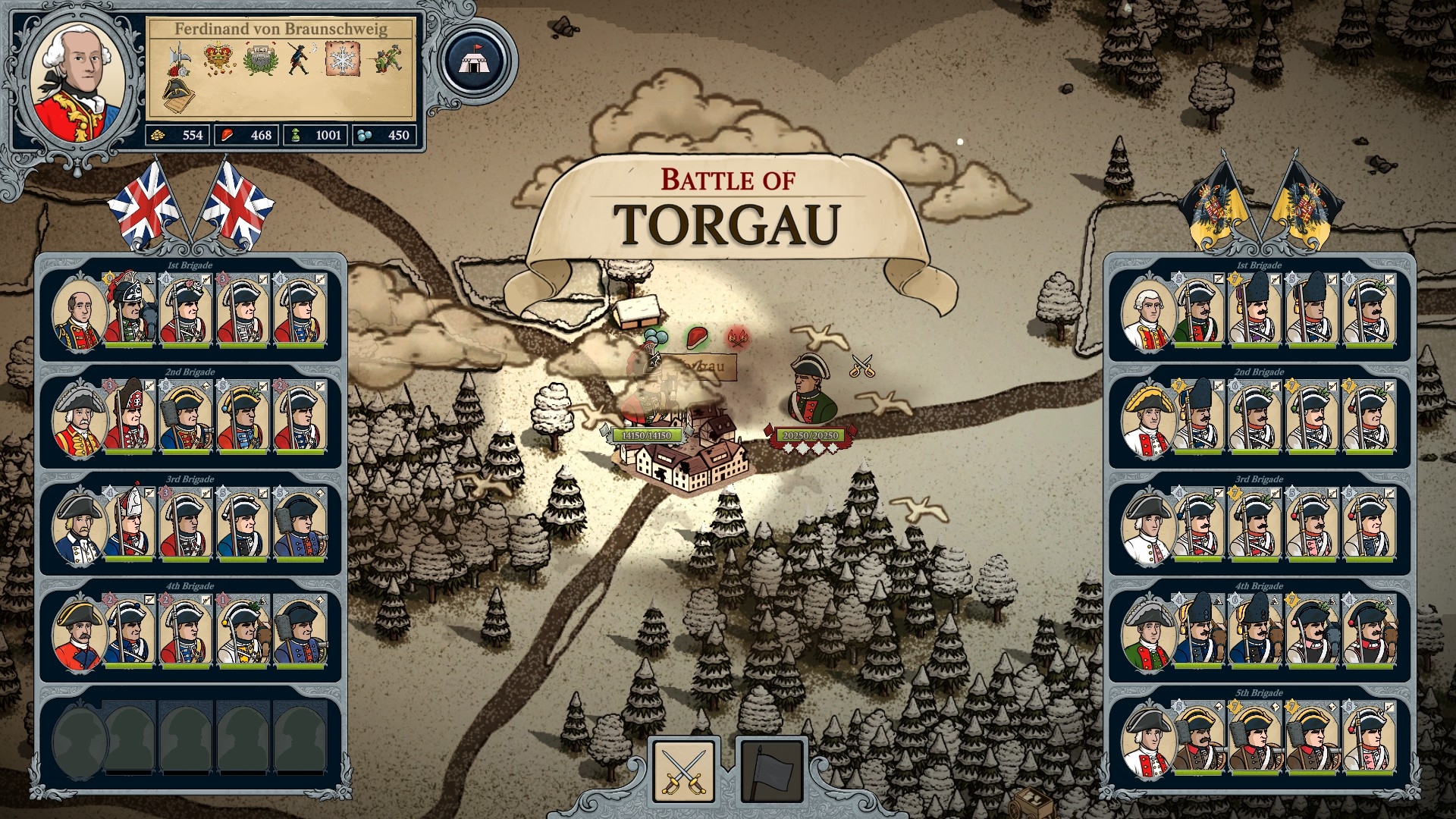Select the British 1st Brigade commander portrait
Screen dimensions: 1456x819
point(77,313)
